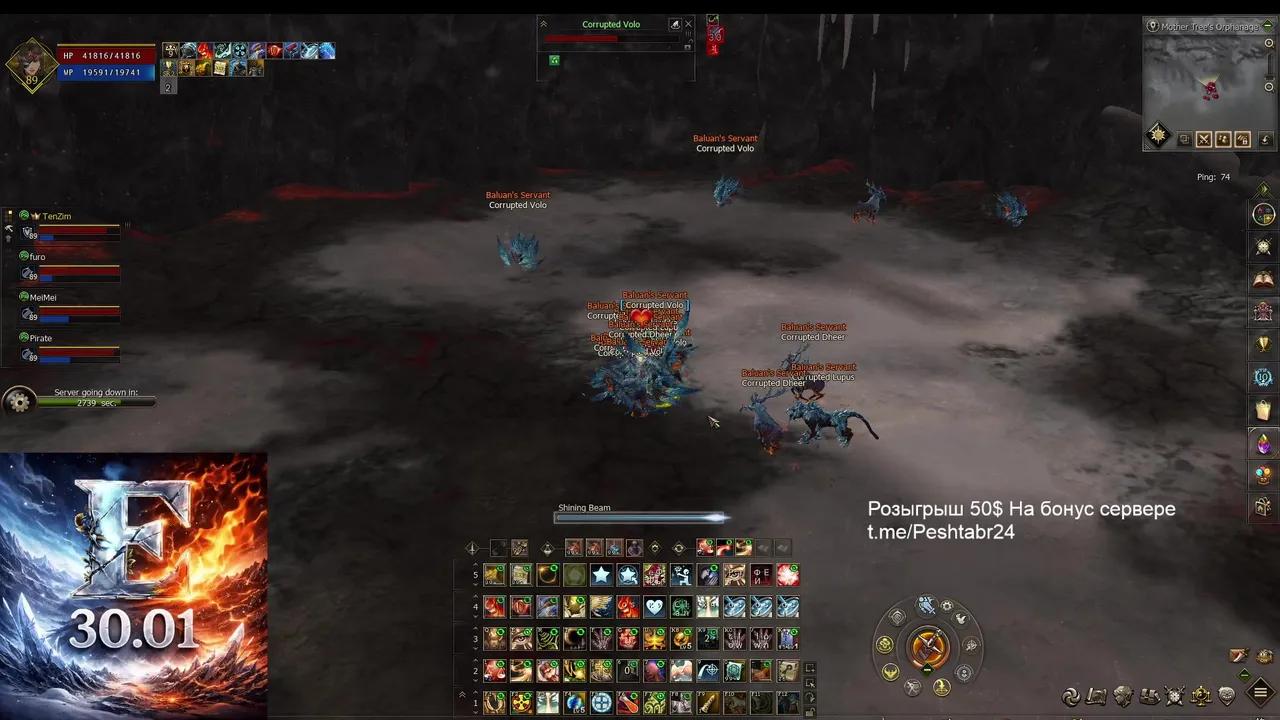1280x720 pixels.
Task: Click the download arrow button below the minimap
Action: (x=1266, y=139)
